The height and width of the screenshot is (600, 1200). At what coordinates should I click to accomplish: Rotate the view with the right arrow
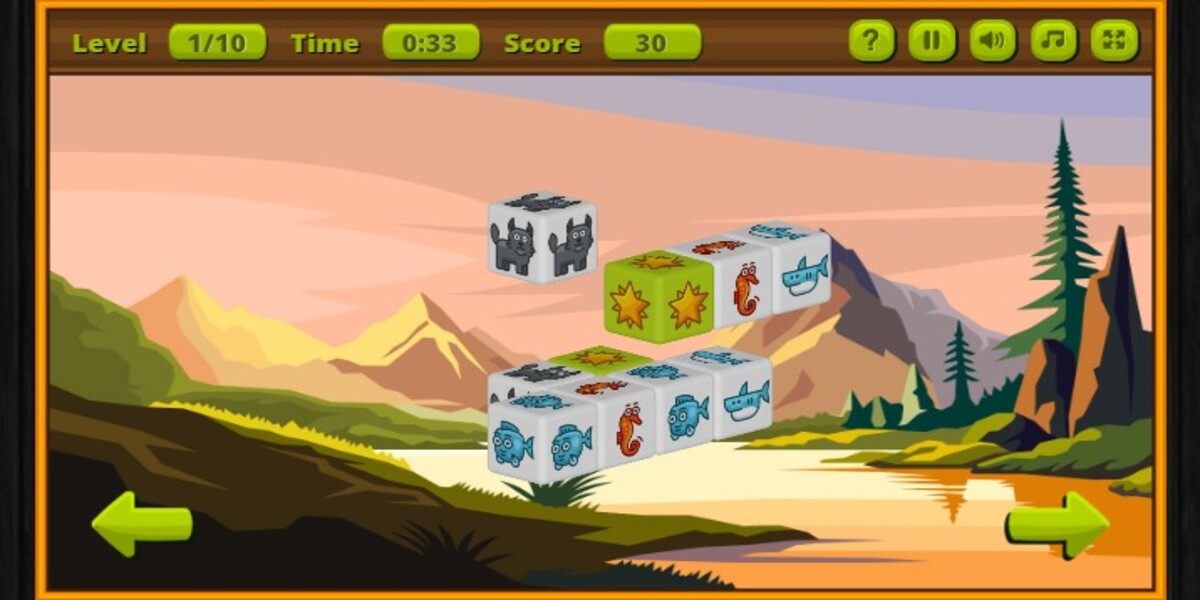point(1057,523)
